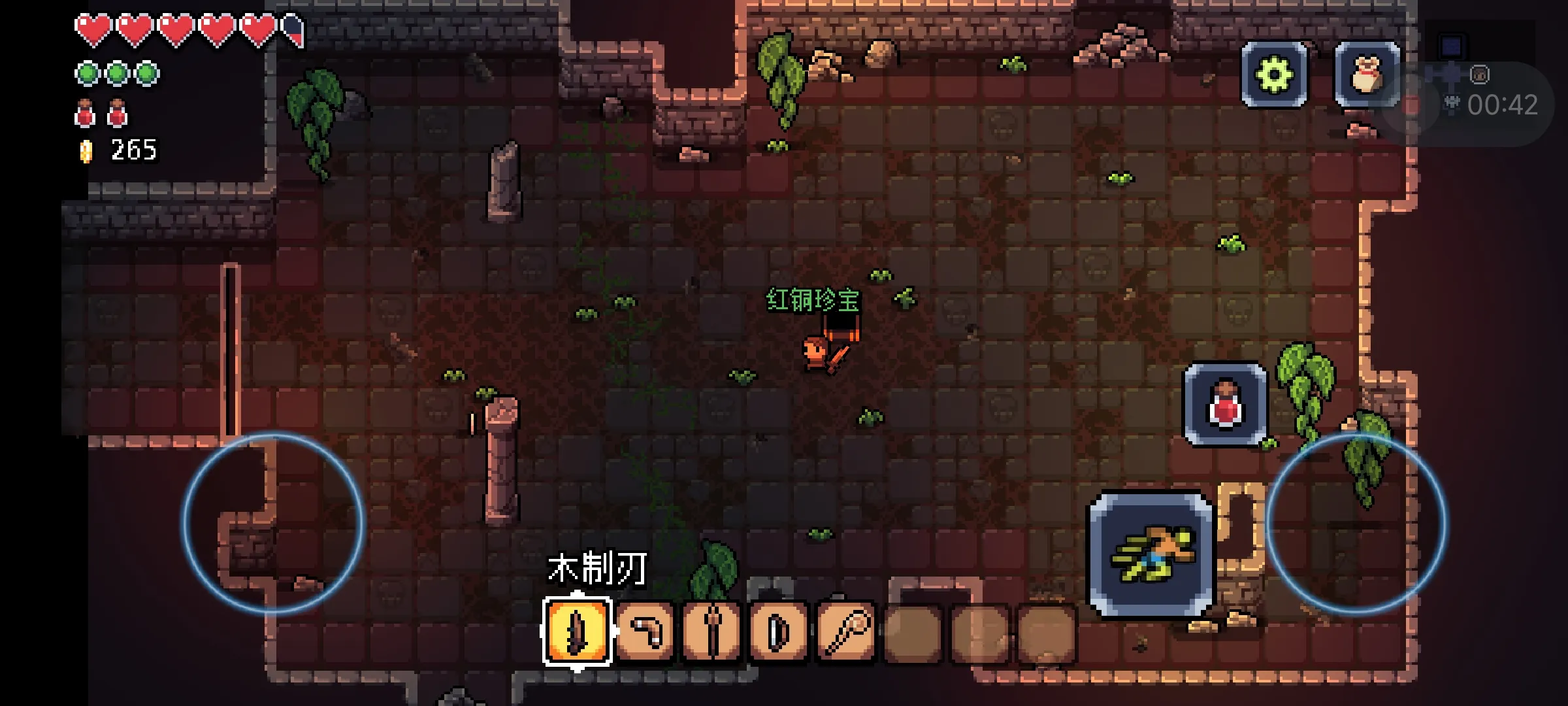Screen dimensions: 1568x706
Task: Open the settings gear menu
Action: 1274,75
